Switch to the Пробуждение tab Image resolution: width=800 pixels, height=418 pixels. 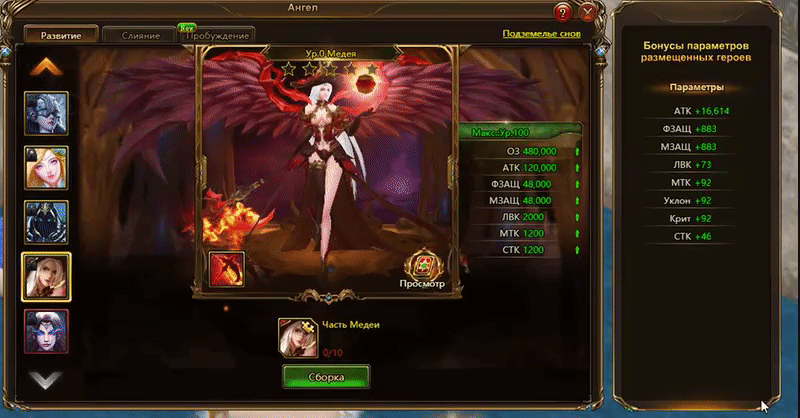pos(215,36)
